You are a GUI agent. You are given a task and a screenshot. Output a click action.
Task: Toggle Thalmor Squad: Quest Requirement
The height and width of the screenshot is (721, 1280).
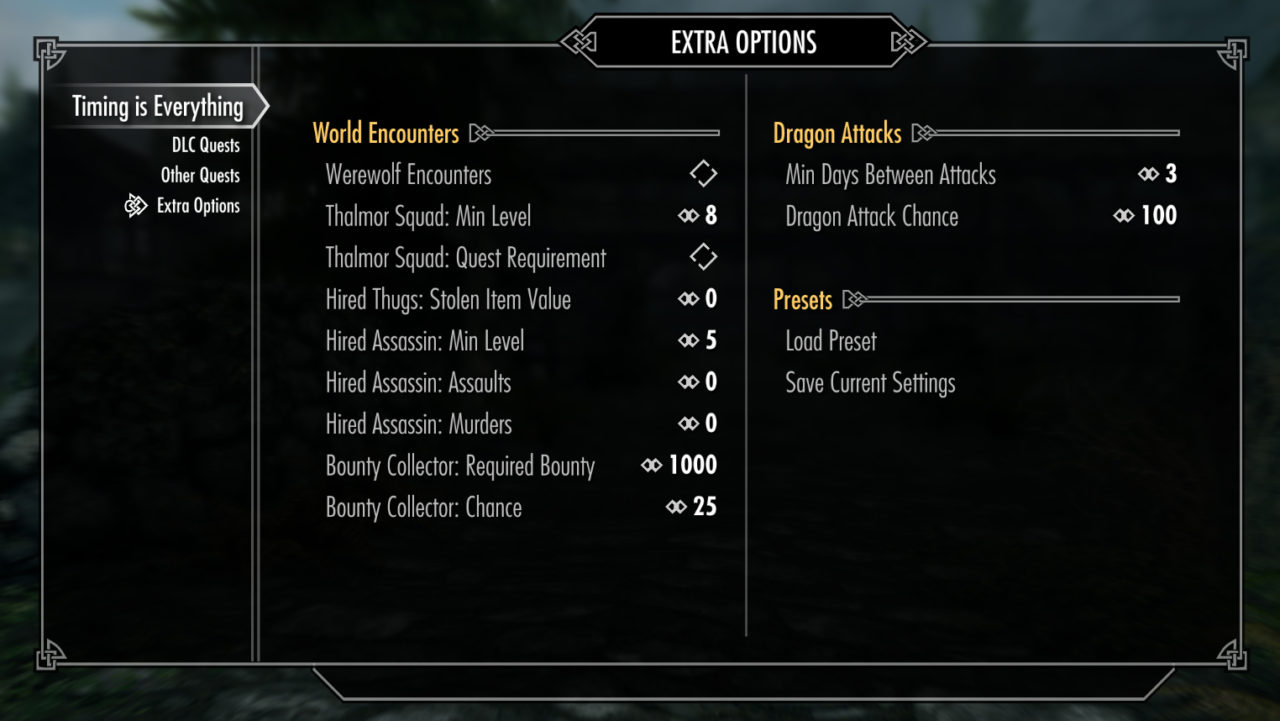pyautogui.click(x=703, y=257)
